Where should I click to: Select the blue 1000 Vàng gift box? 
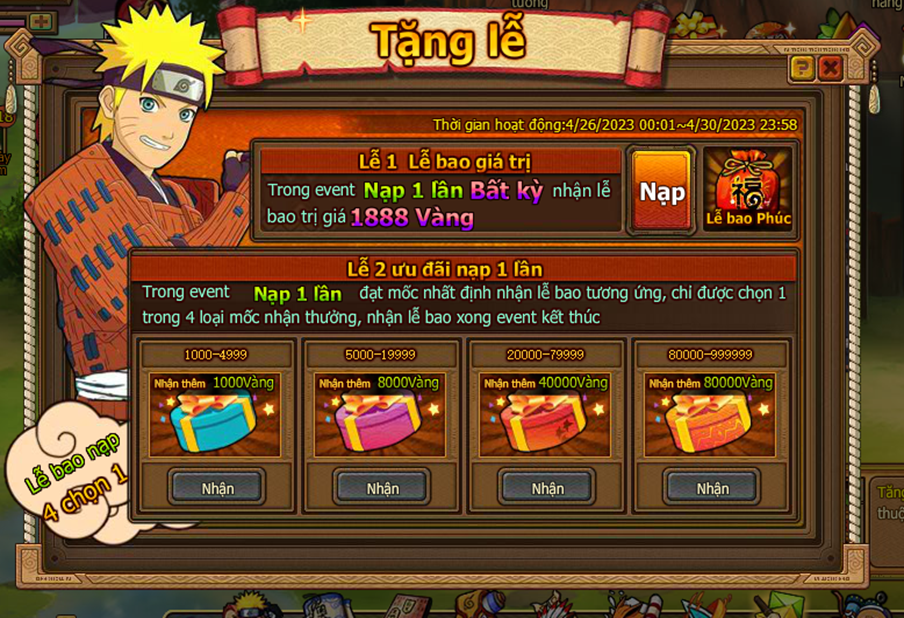click(216, 422)
